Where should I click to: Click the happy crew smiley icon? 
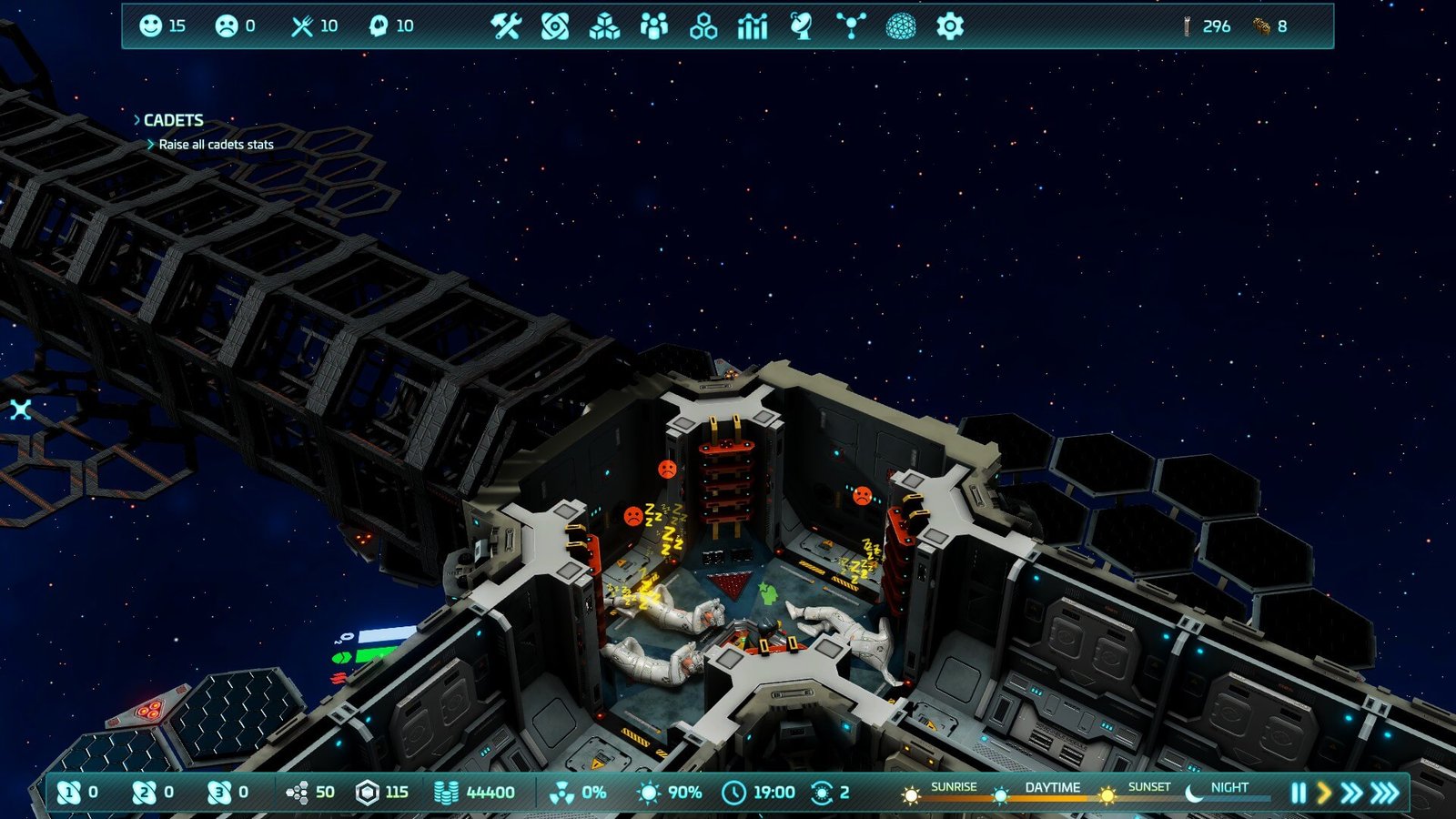pos(150,25)
